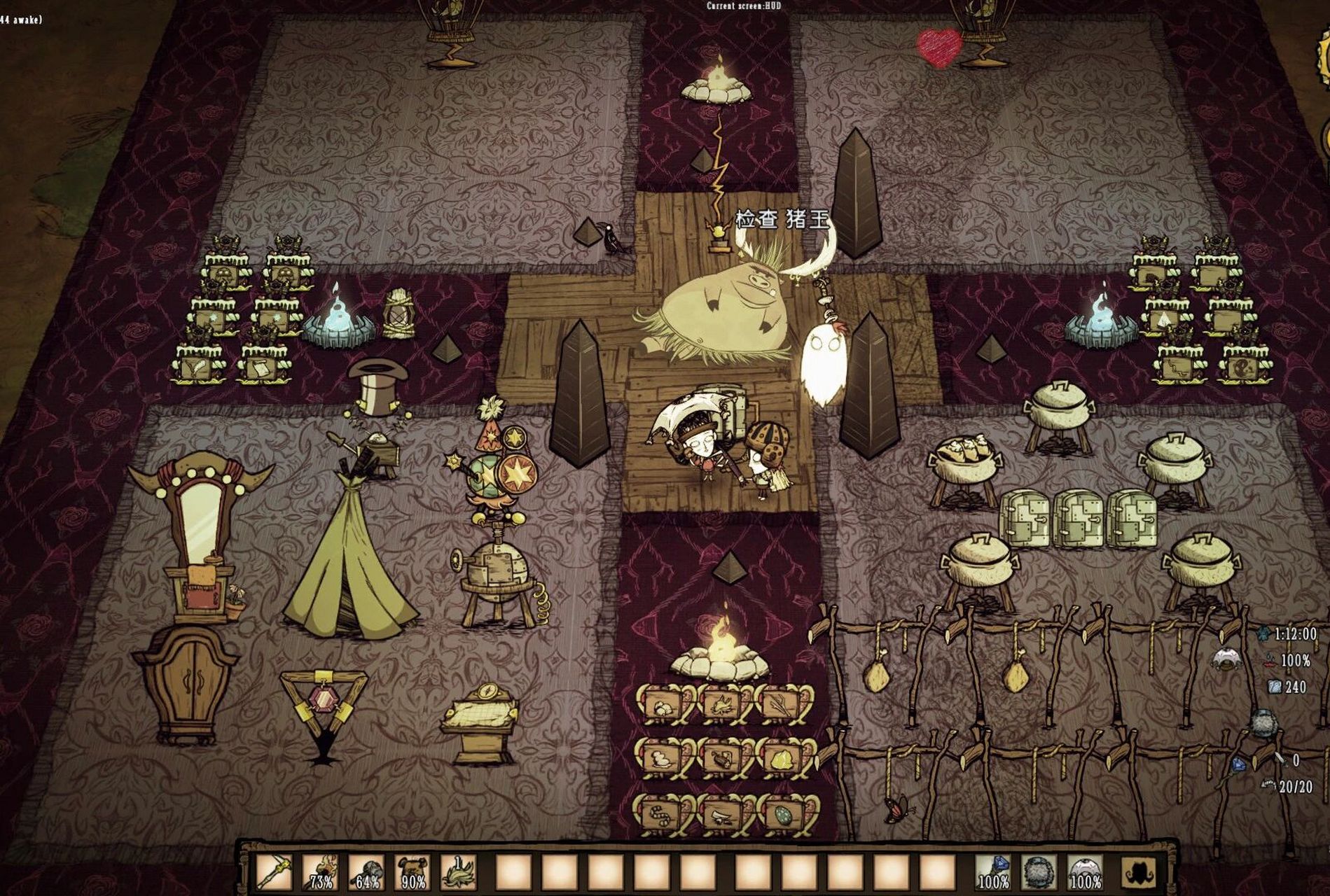The width and height of the screenshot is (1330, 896).
Task: Click the equipped blue gem staff slot
Action: point(992,871)
